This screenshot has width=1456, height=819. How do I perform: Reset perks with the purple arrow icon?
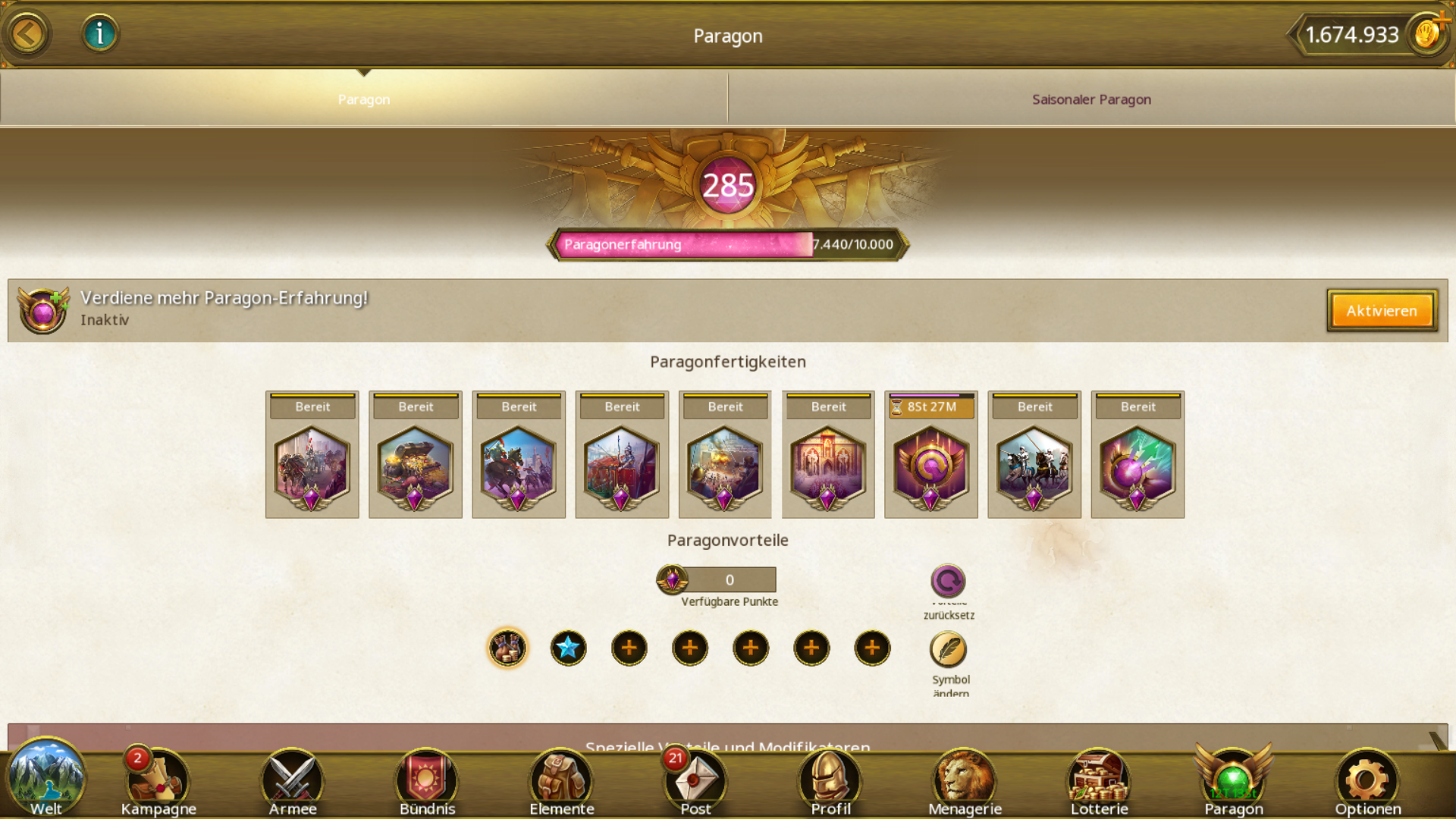click(x=948, y=582)
